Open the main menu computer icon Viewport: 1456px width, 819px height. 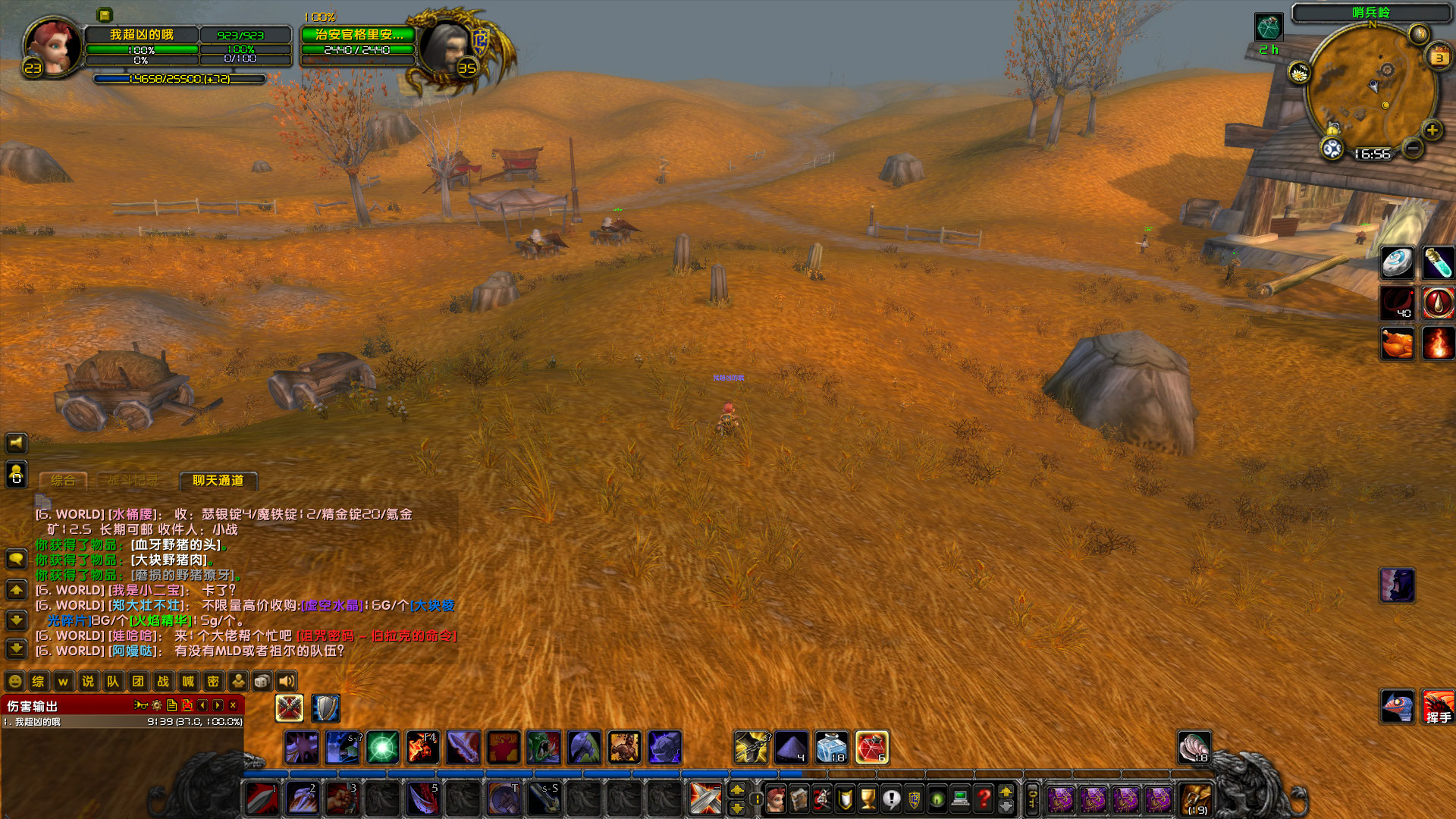[x=959, y=799]
